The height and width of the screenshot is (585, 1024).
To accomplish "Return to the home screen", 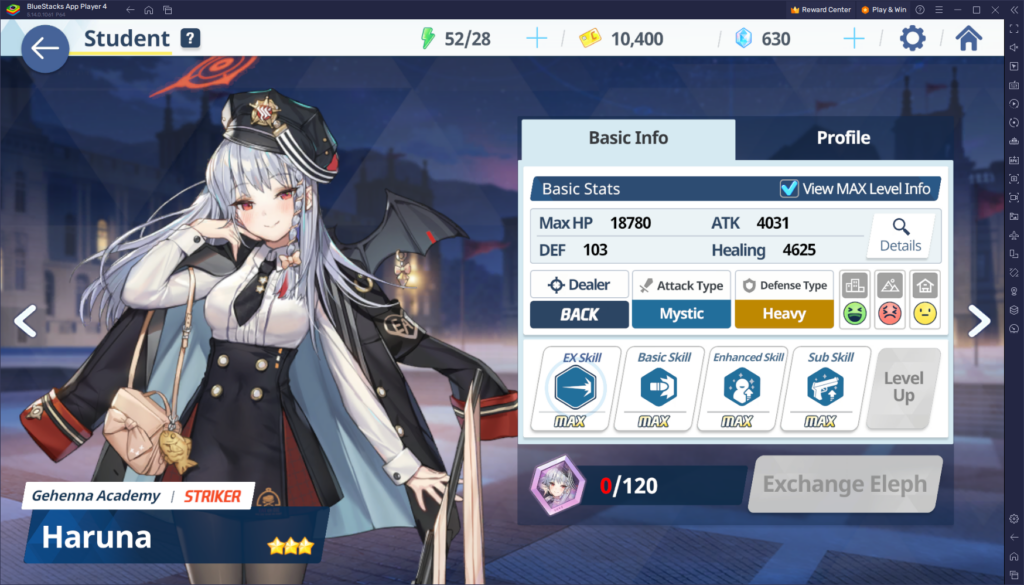I will 968,39.
